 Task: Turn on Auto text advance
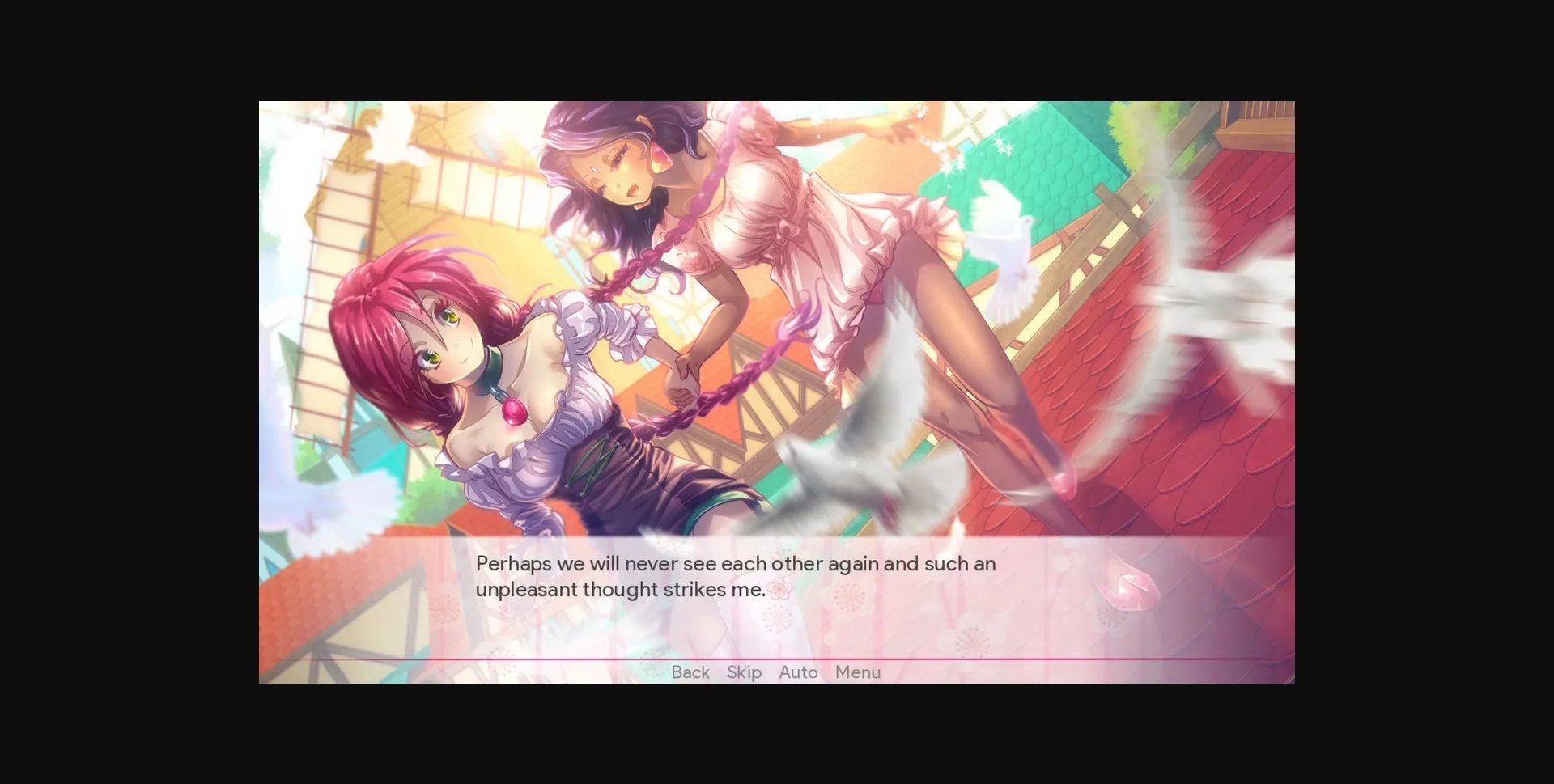click(x=798, y=672)
